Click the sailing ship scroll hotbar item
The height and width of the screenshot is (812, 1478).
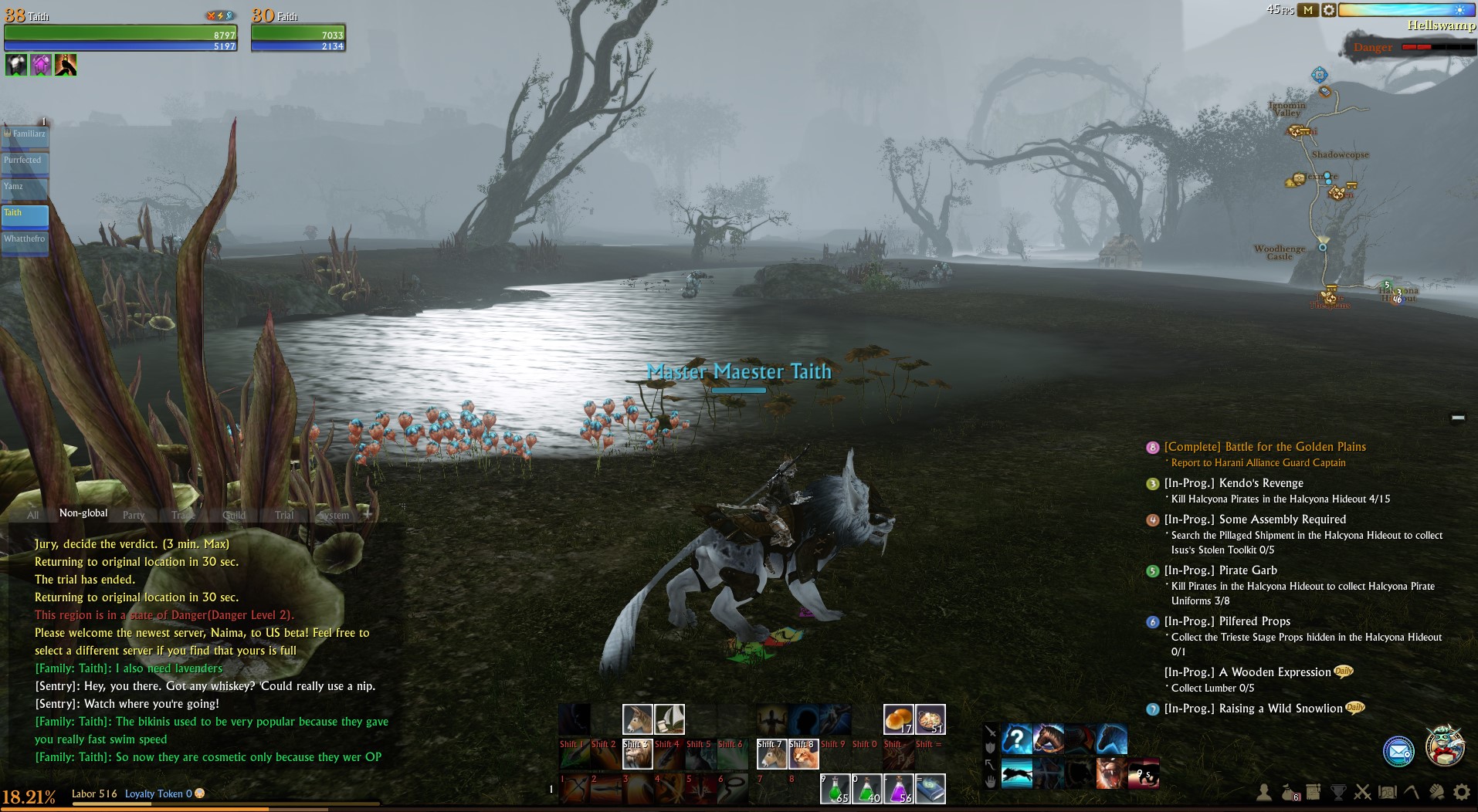(x=670, y=719)
